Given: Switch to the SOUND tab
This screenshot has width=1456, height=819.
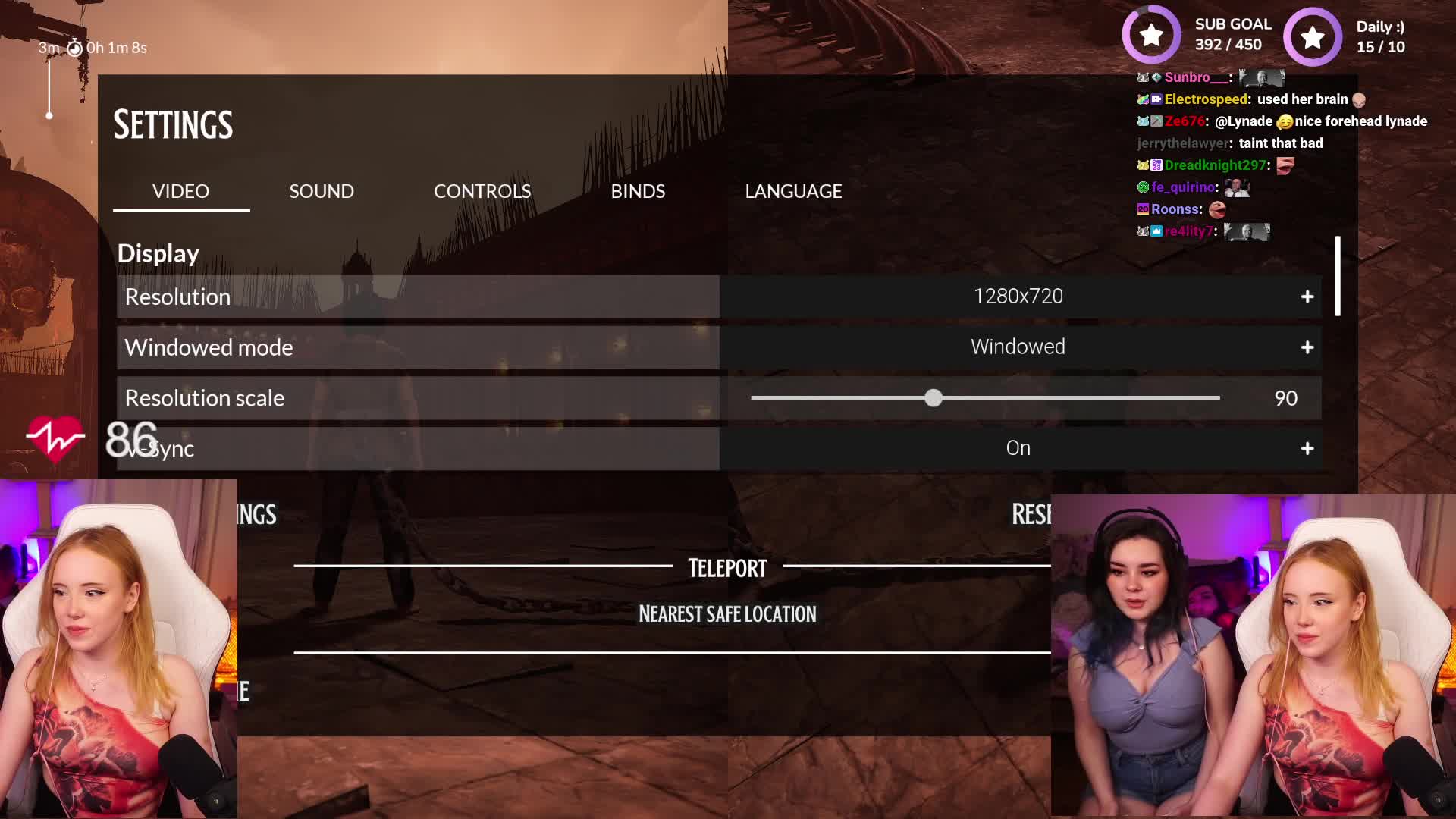Looking at the screenshot, I should point(321,191).
